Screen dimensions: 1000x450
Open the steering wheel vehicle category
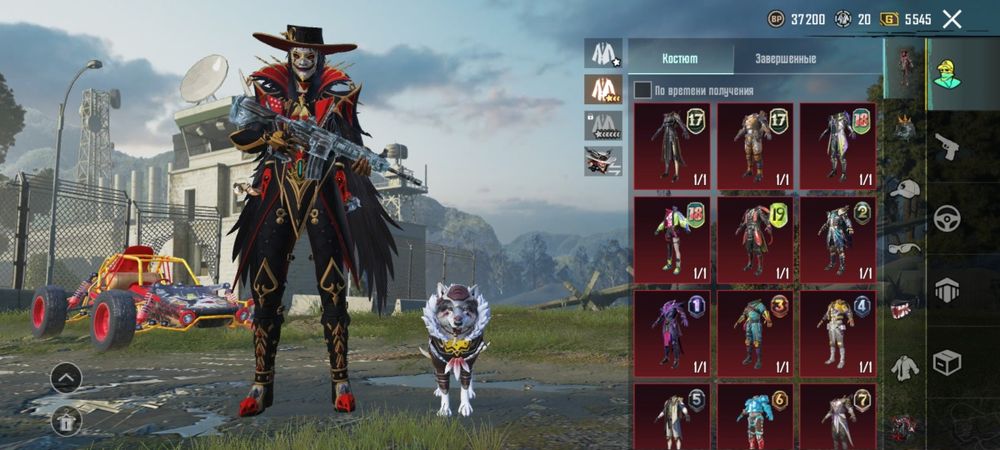pyautogui.click(x=946, y=218)
